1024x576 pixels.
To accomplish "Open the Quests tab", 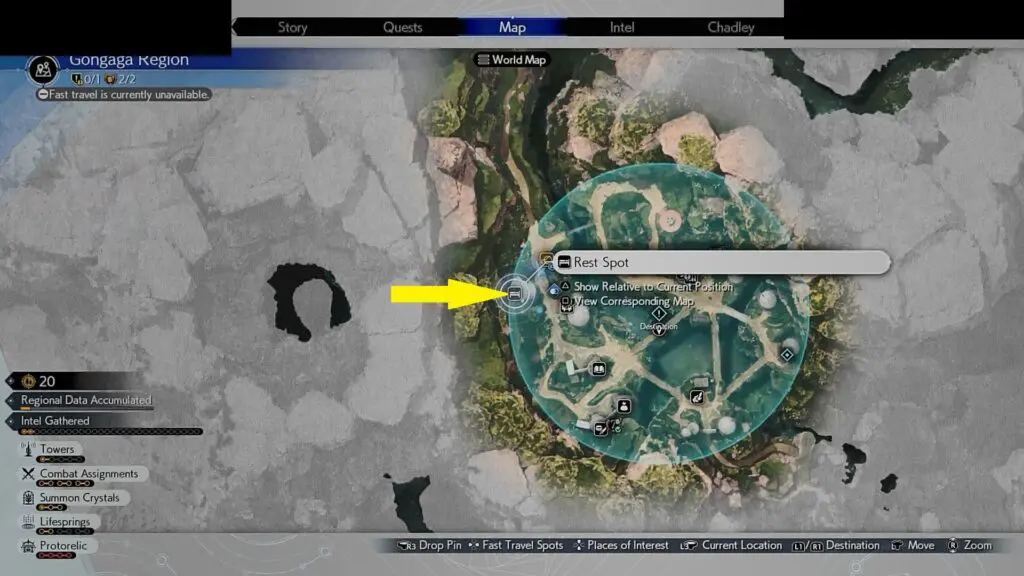I will coord(402,27).
